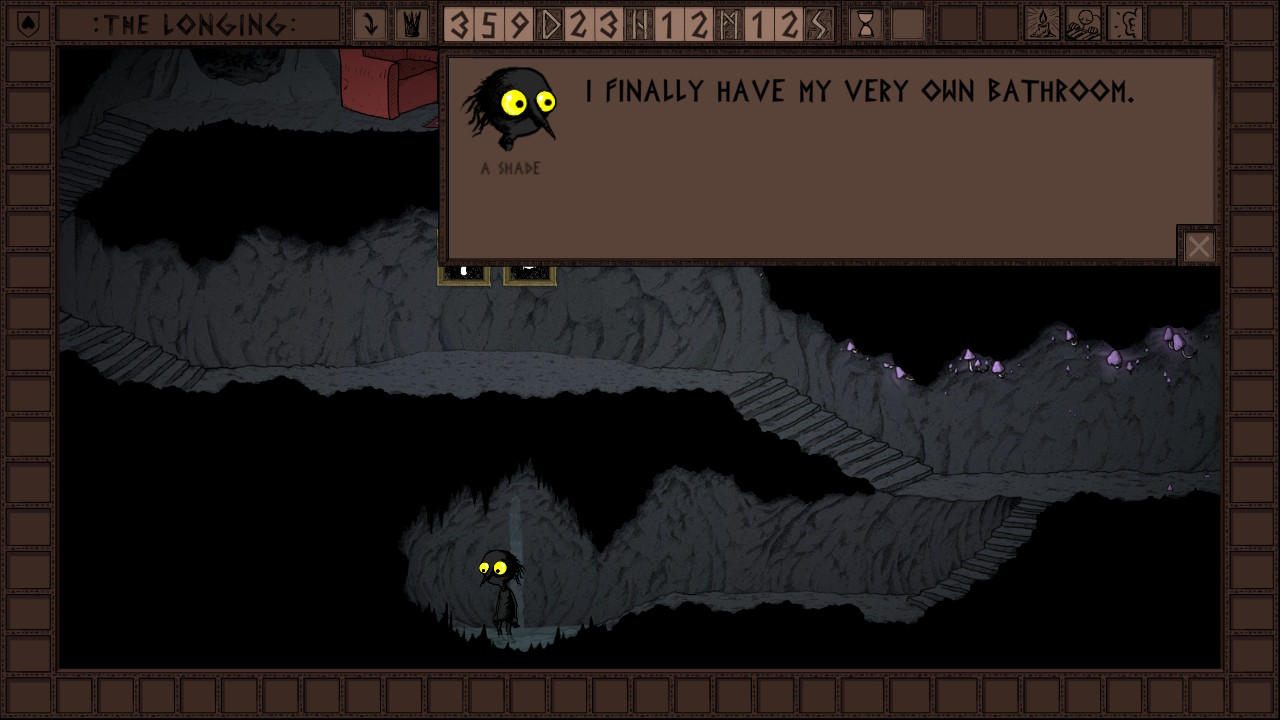Click The Longing title plate
1280x720 pixels.
(x=198, y=24)
